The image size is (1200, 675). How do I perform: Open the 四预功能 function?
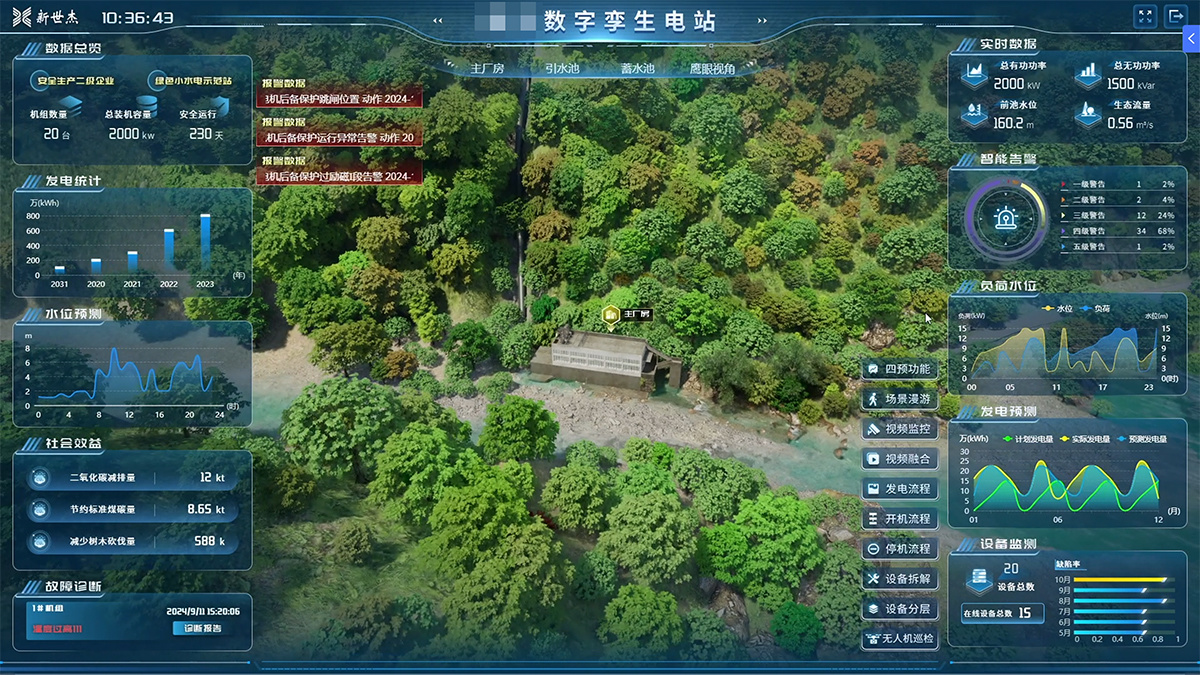(899, 370)
